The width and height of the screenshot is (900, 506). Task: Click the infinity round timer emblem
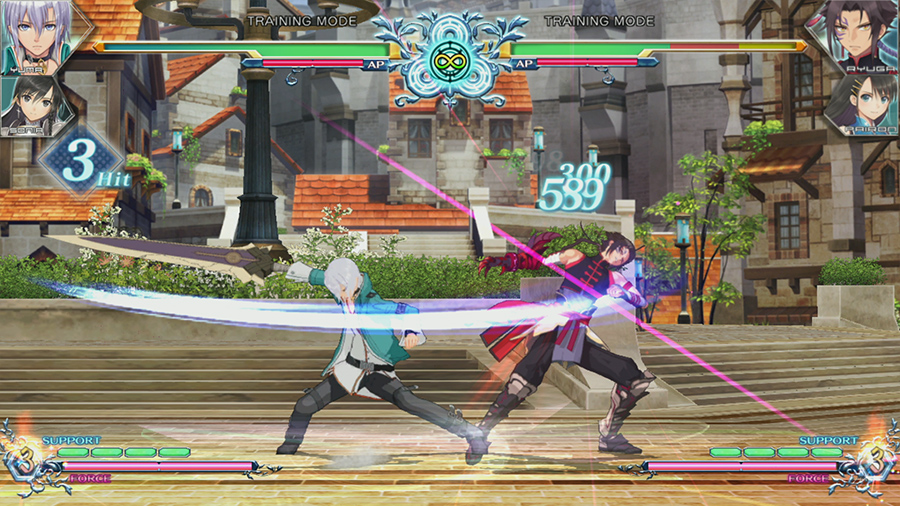pos(449,60)
